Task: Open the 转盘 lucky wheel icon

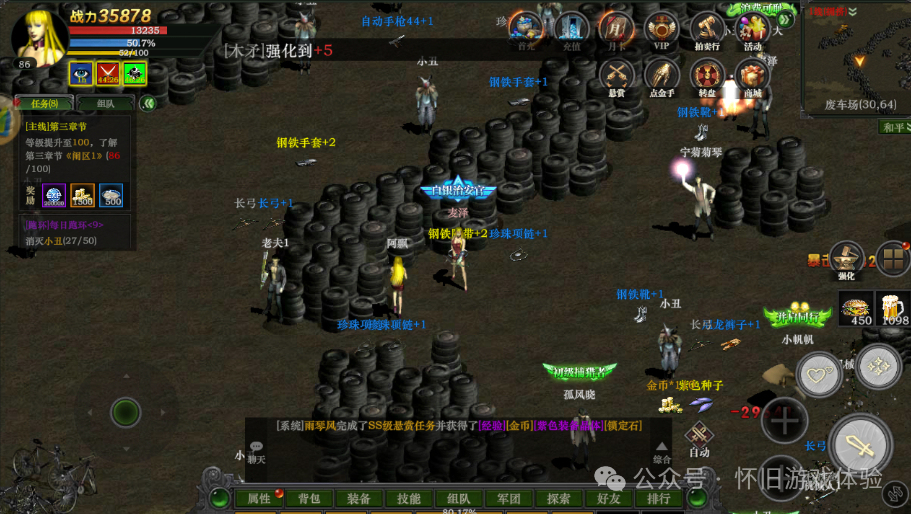Action: coord(707,75)
